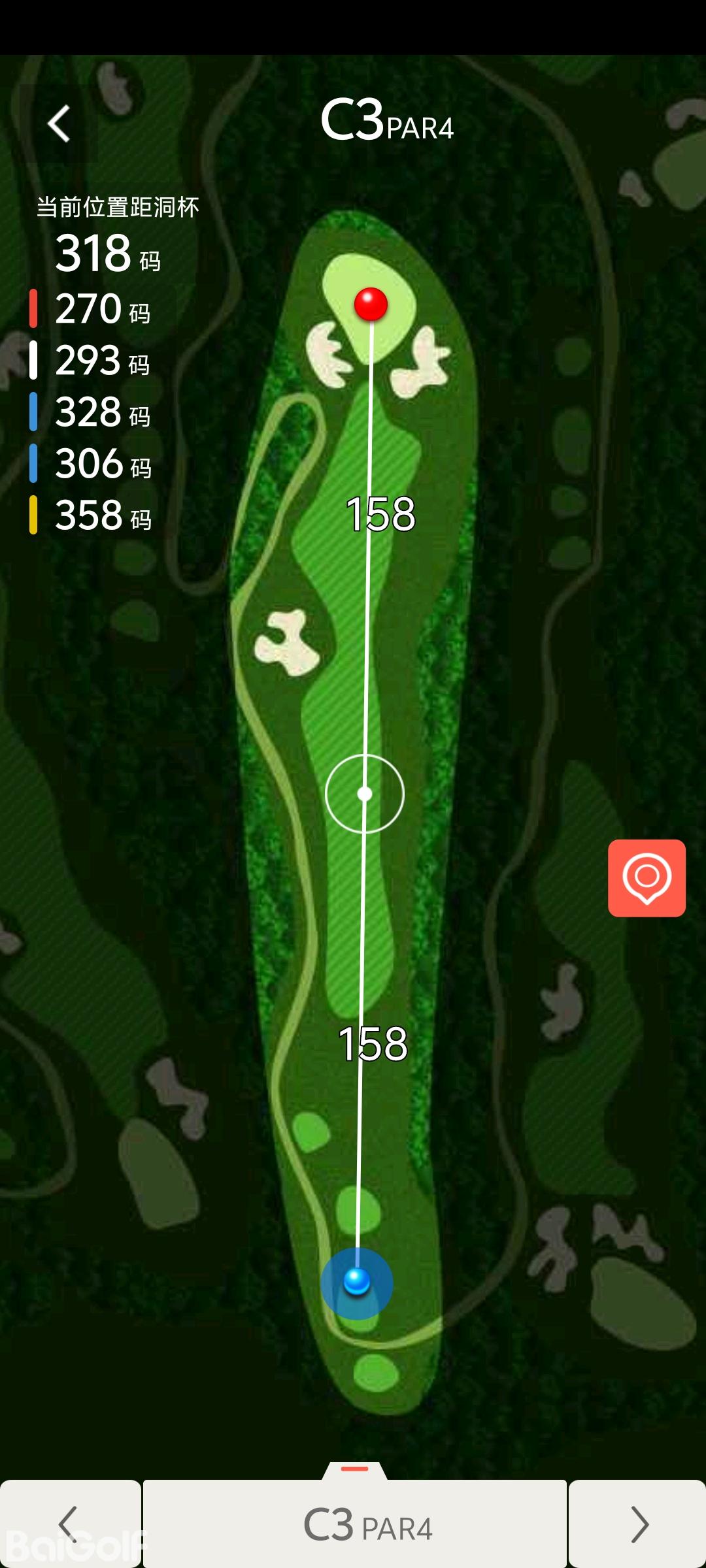The height and width of the screenshot is (1568, 706).
Task: Choose the red tee 270 yard entry
Action: (x=92, y=308)
